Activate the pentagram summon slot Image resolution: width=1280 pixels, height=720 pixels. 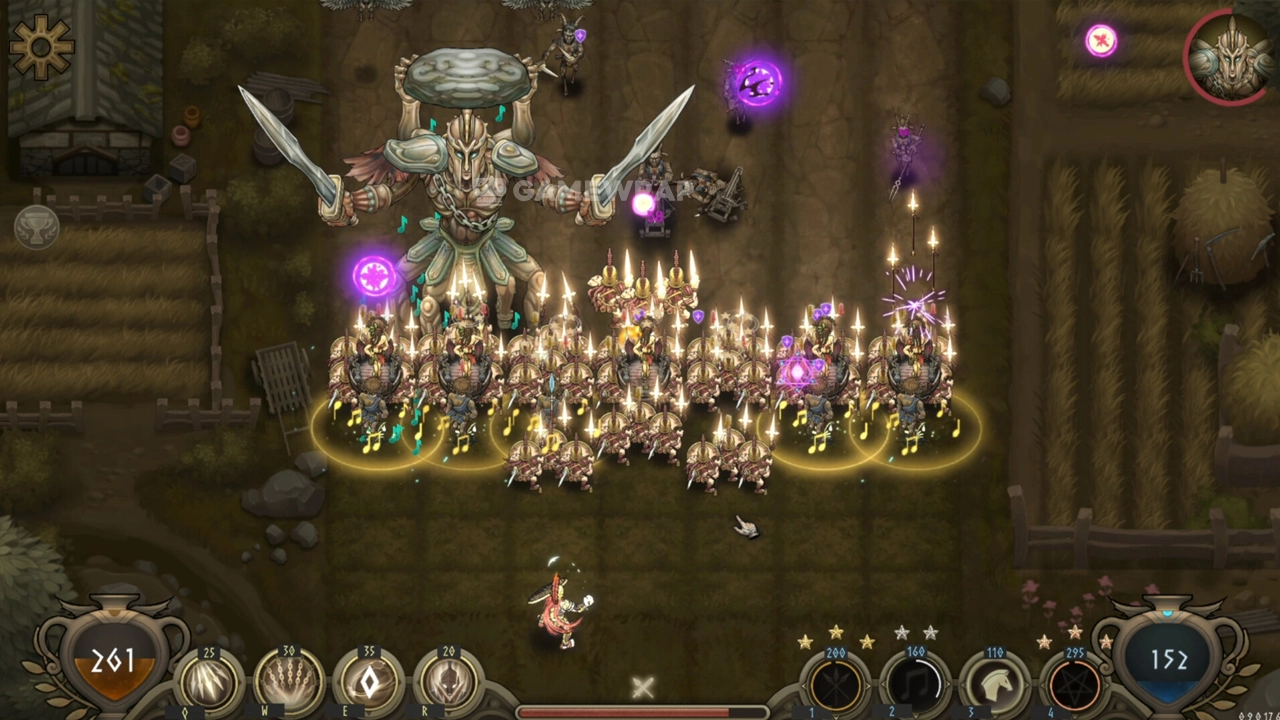point(1075,686)
